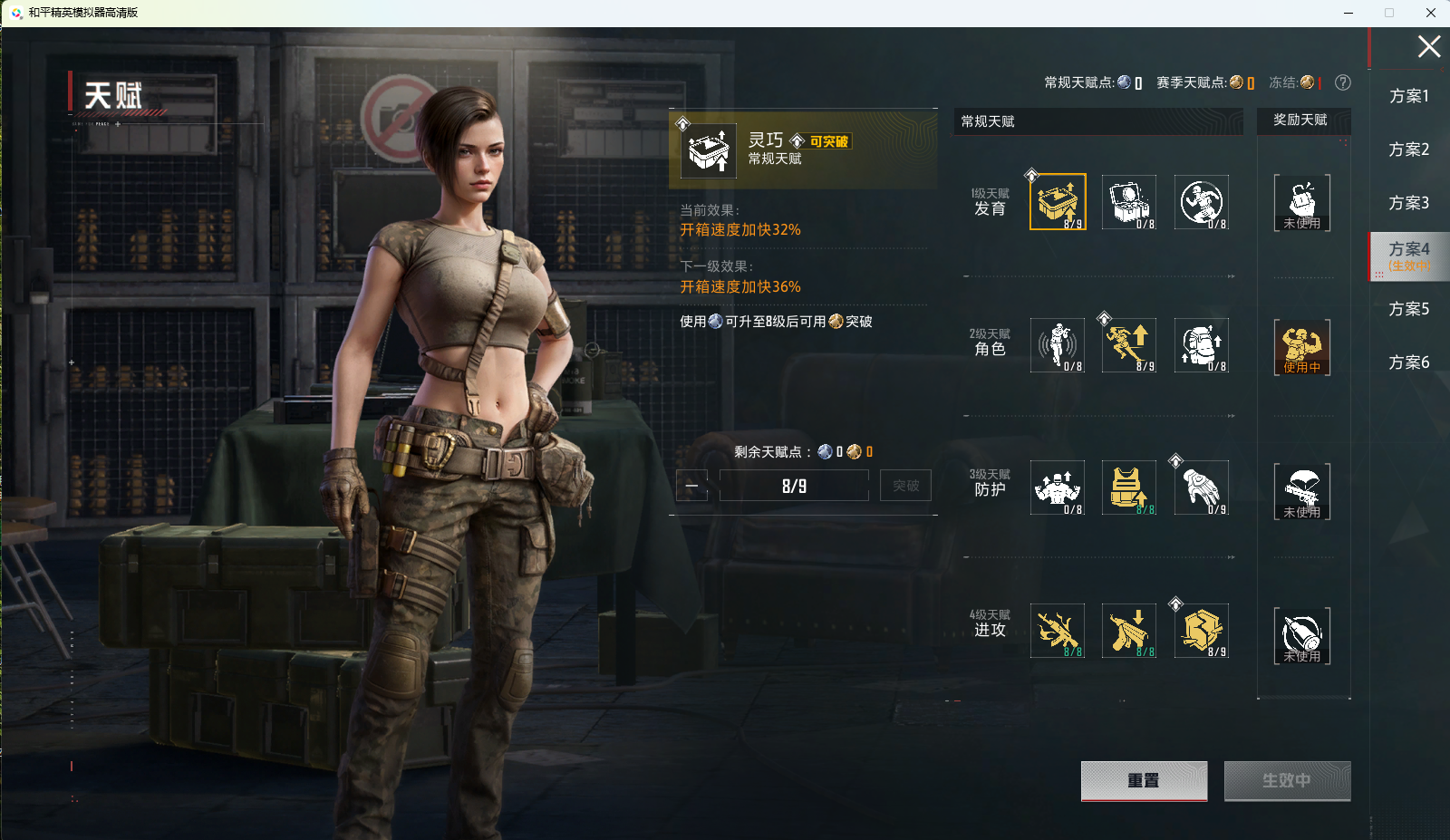The image size is (1450, 840).
Task: Select the glove talent in 防护 row
Action: coord(1201,488)
